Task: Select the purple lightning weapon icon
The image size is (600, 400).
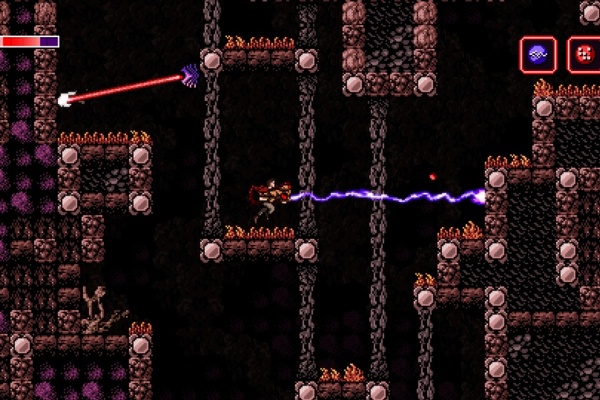Action: pyautogui.click(x=538, y=55)
